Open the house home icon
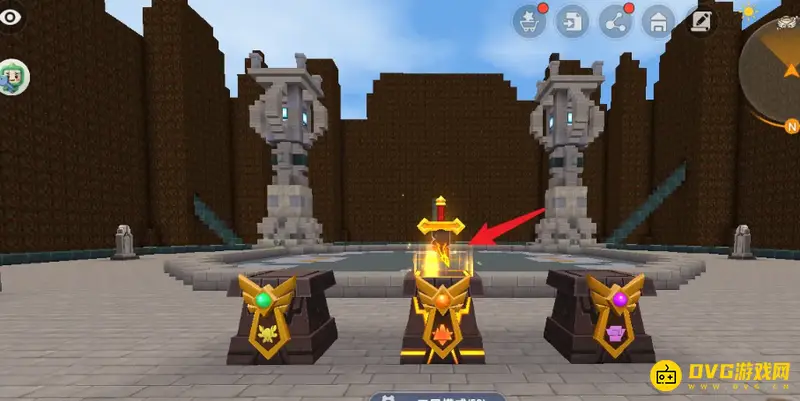This screenshot has width=800, height=401. coord(658,21)
